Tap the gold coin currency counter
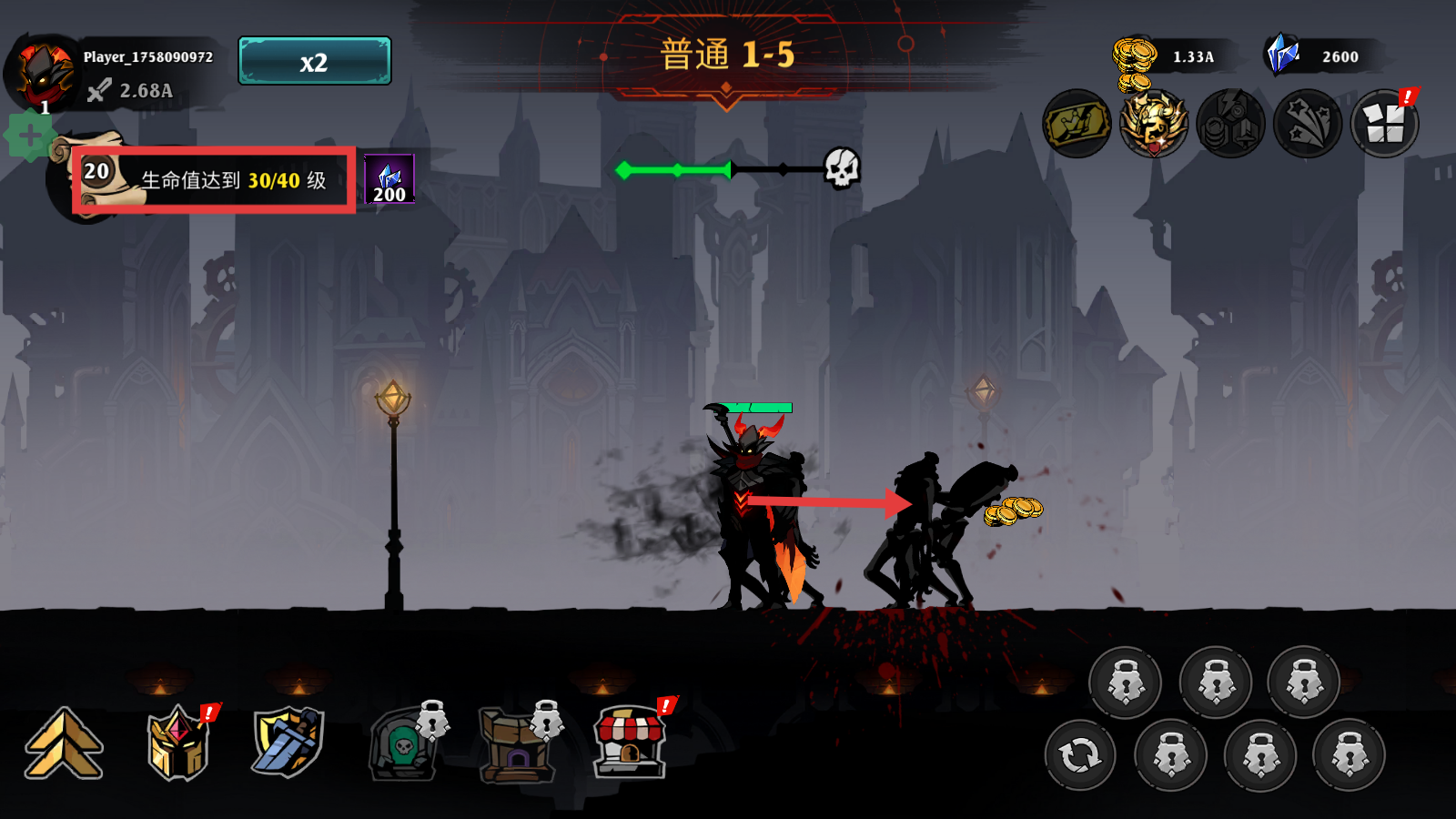Screen dimensions: 1456x819 [1169, 56]
